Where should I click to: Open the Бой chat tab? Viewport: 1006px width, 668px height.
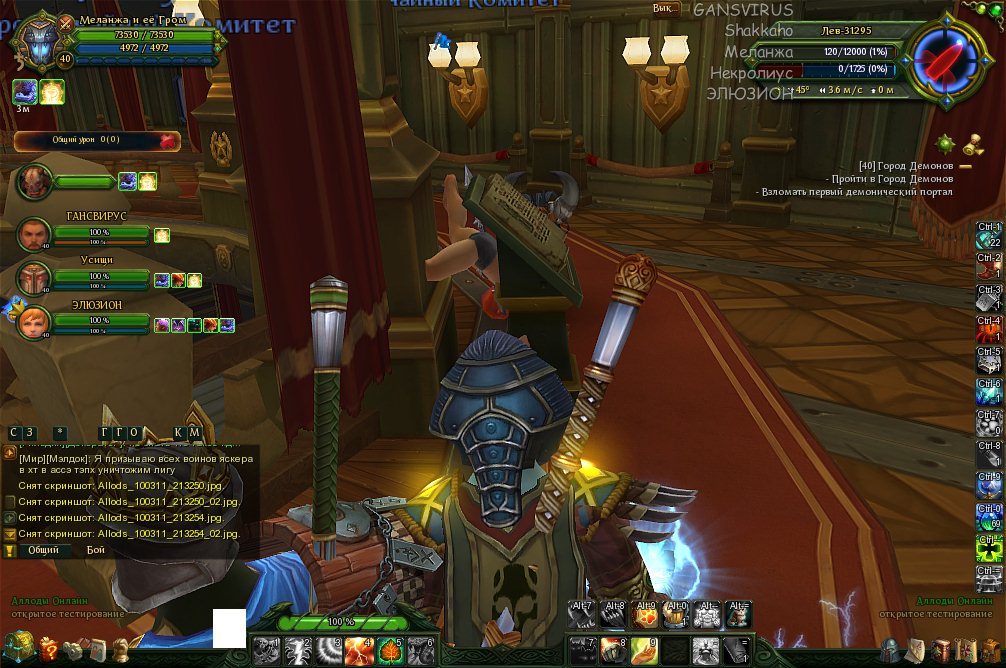tap(96, 550)
